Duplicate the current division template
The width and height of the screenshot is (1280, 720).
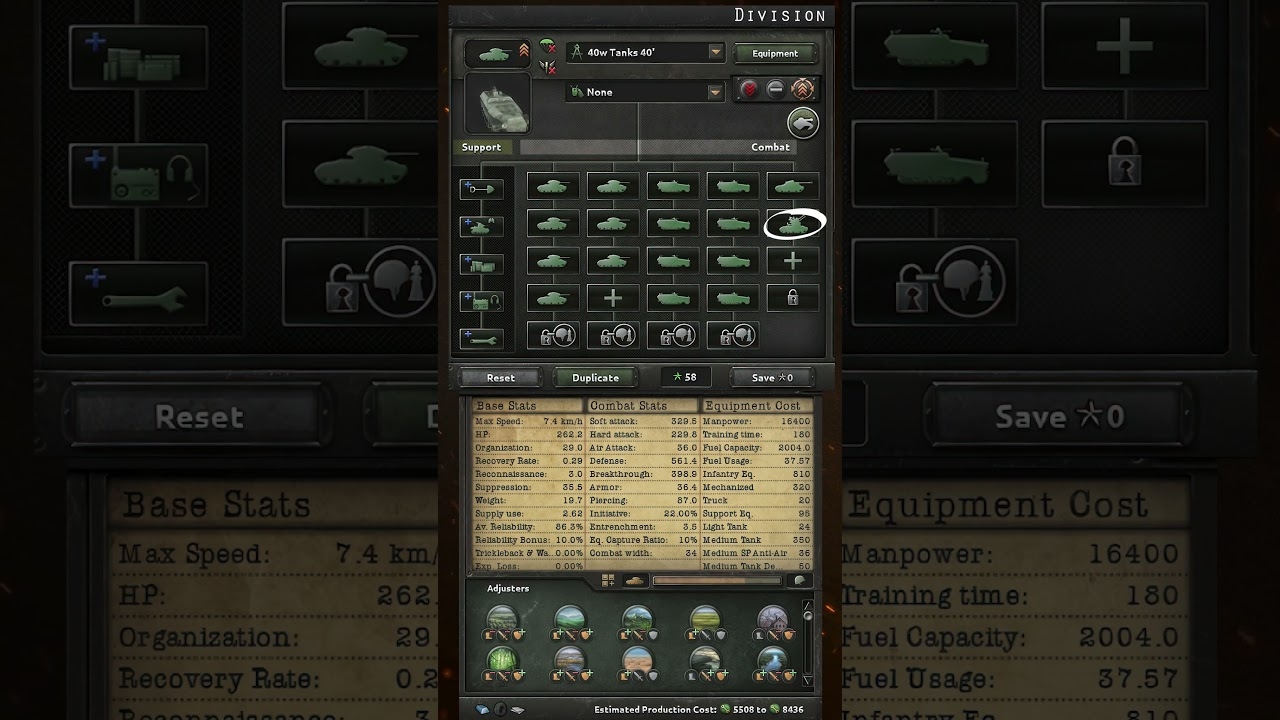click(594, 378)
